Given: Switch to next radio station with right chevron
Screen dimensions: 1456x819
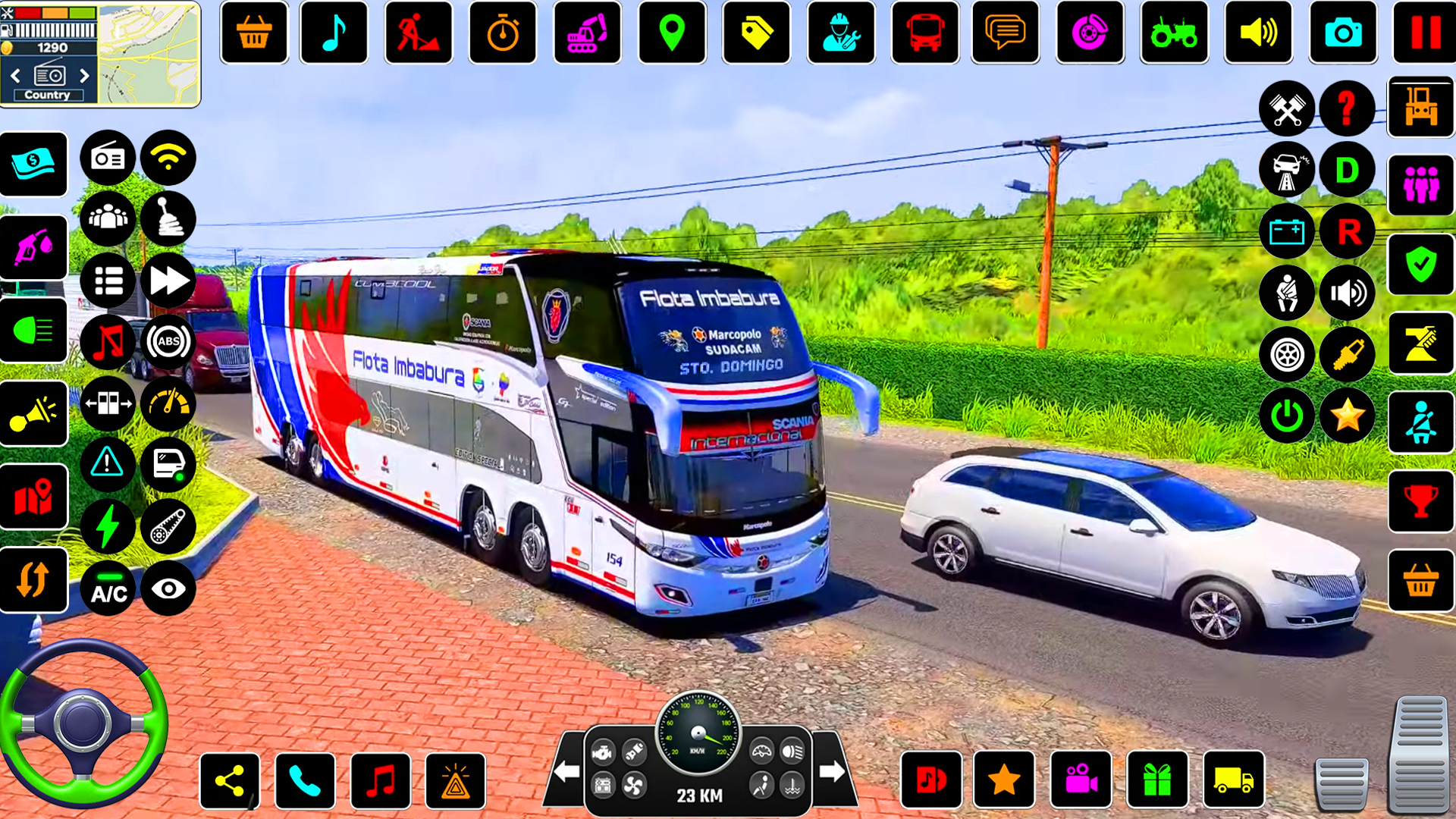Looking at the screenshot, I should click(83, 76).
